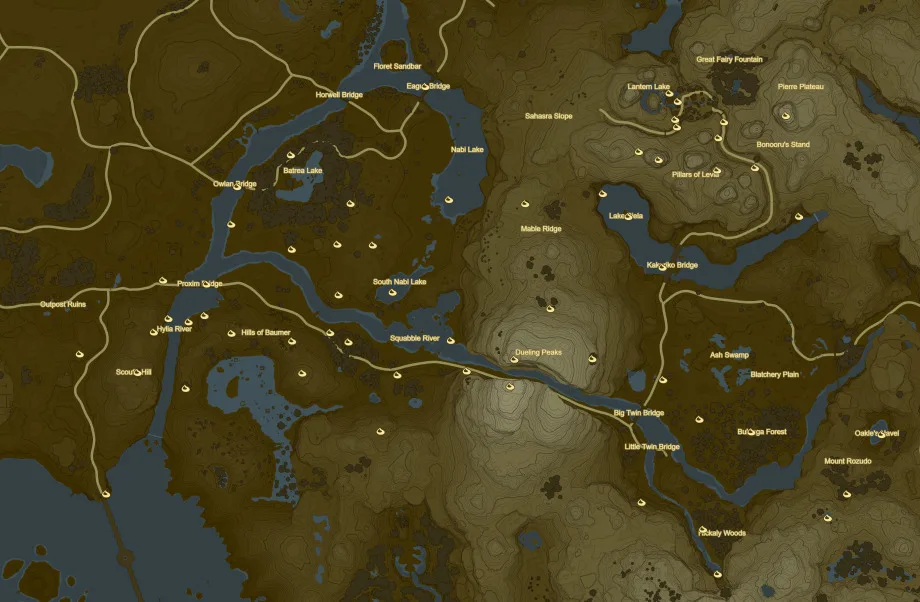Viewport: 920px width, 602px height.
Task: Click the Kakariko Bridge seed marker
Action: tap(663, 266)
